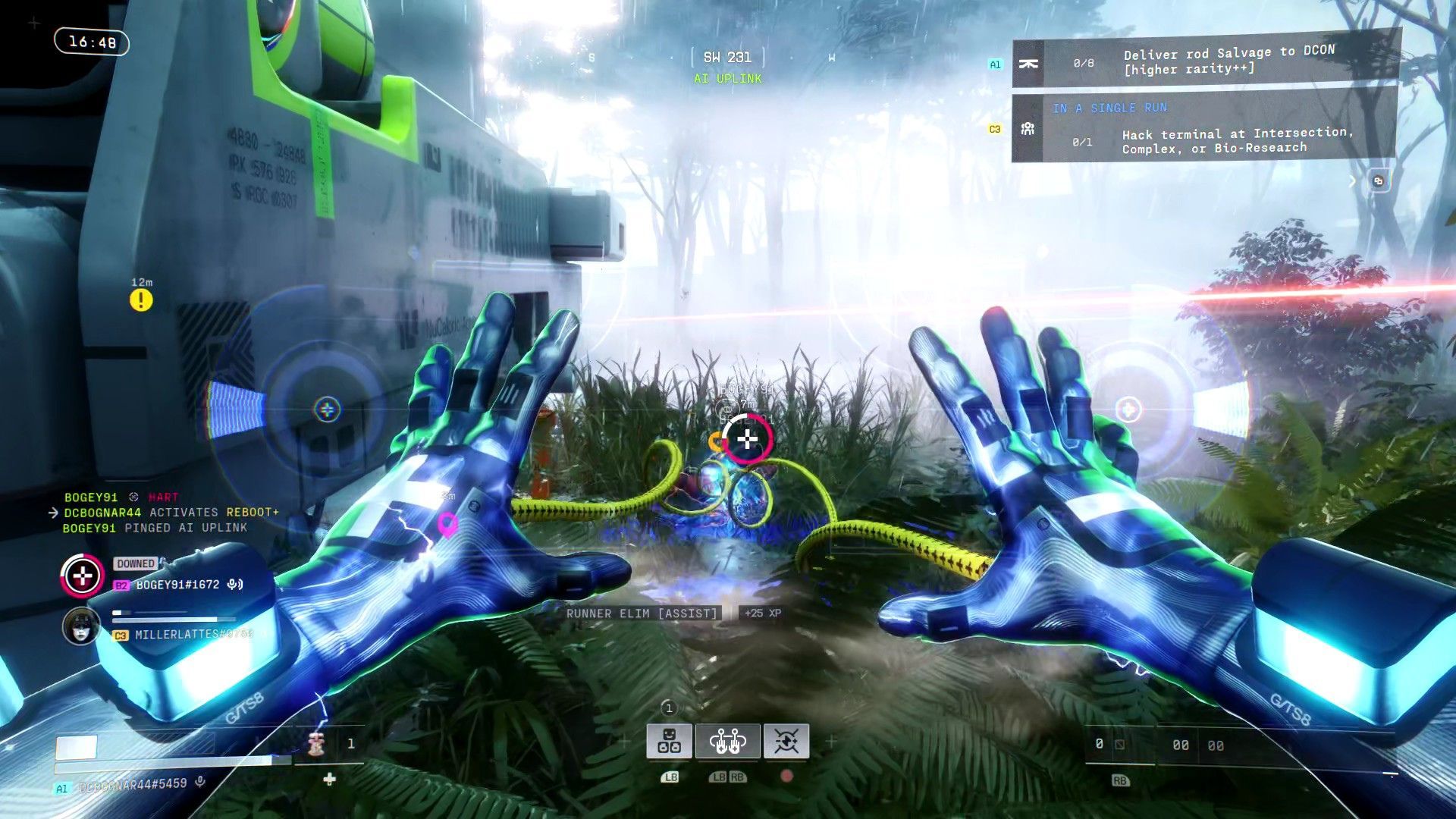Viewport: 1456px width, 819px height.
Task: Use the consumable item slot
Action: tap(318, 744)
